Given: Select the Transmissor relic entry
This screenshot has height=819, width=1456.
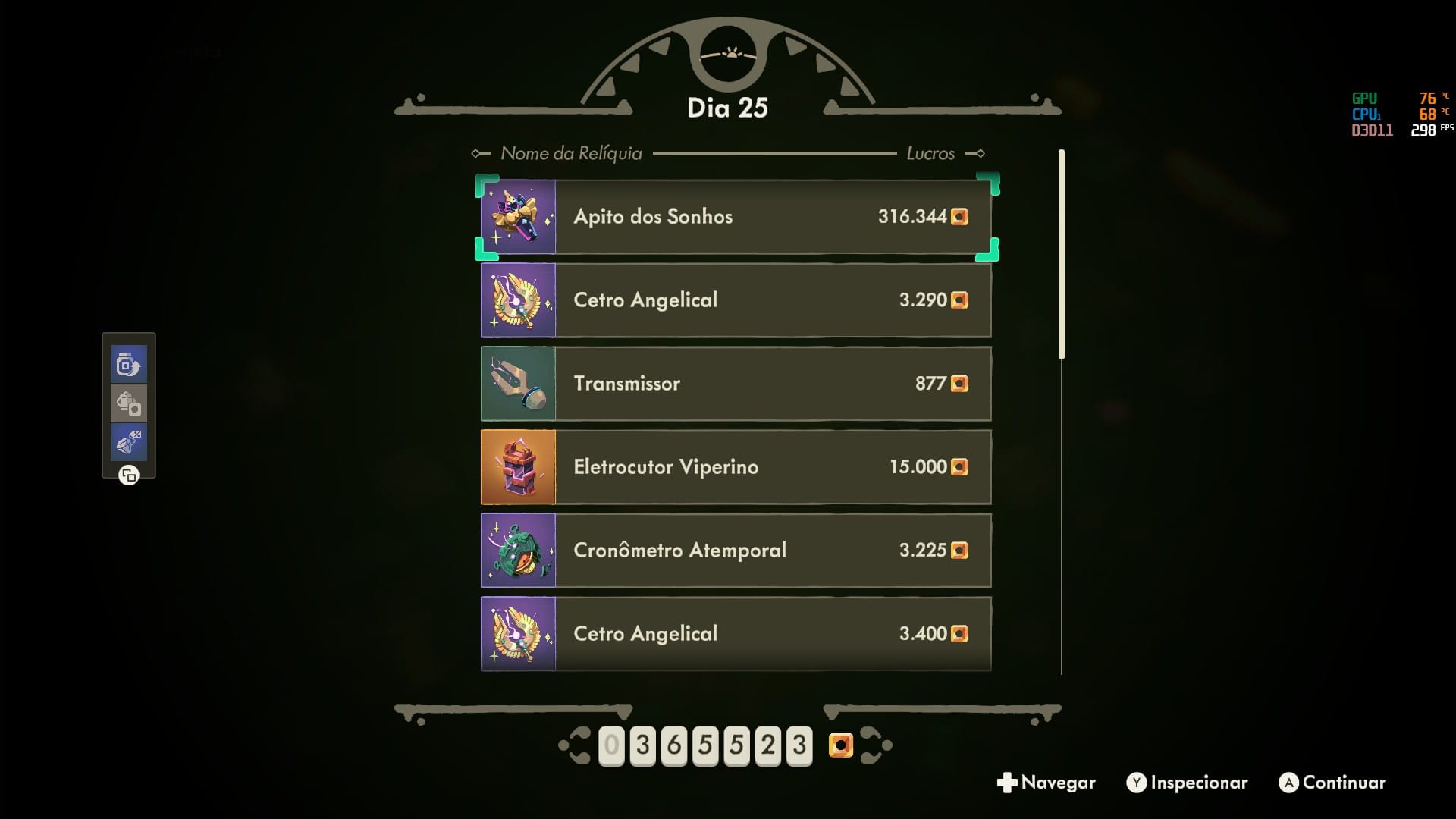Looking at the screenshot, I should [x=736, y=384].
